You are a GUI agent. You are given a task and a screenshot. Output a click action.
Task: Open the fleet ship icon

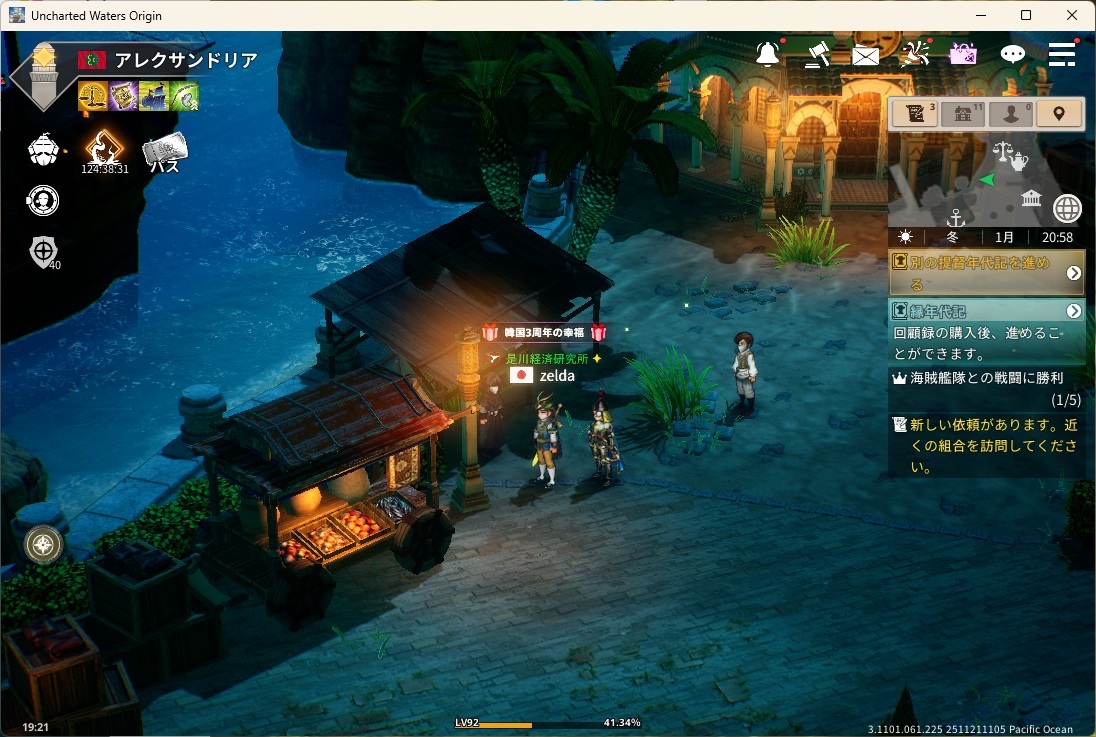(x=43, y=150)
